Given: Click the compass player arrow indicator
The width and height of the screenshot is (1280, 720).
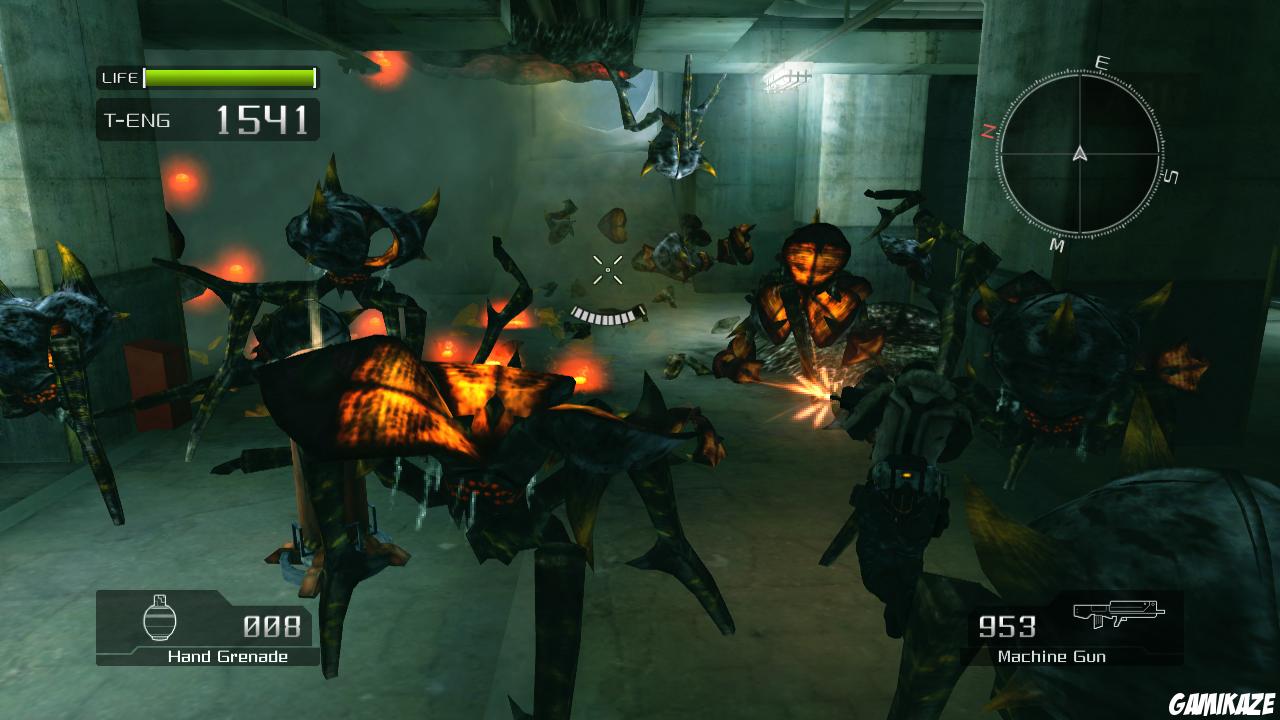Looking at the screenshot, I should point(1079,153).
